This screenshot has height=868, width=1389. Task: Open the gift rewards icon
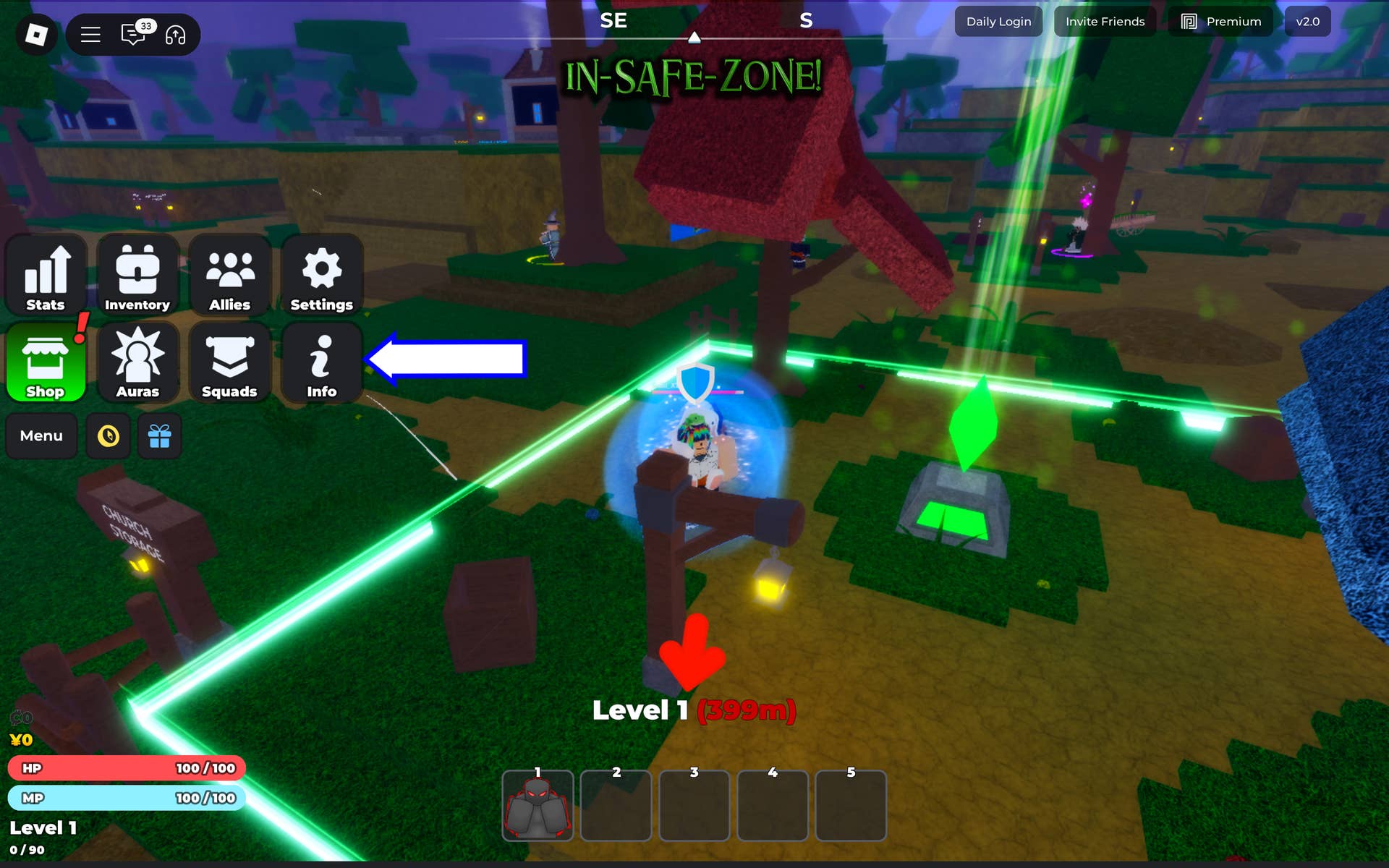click(159, 435)
